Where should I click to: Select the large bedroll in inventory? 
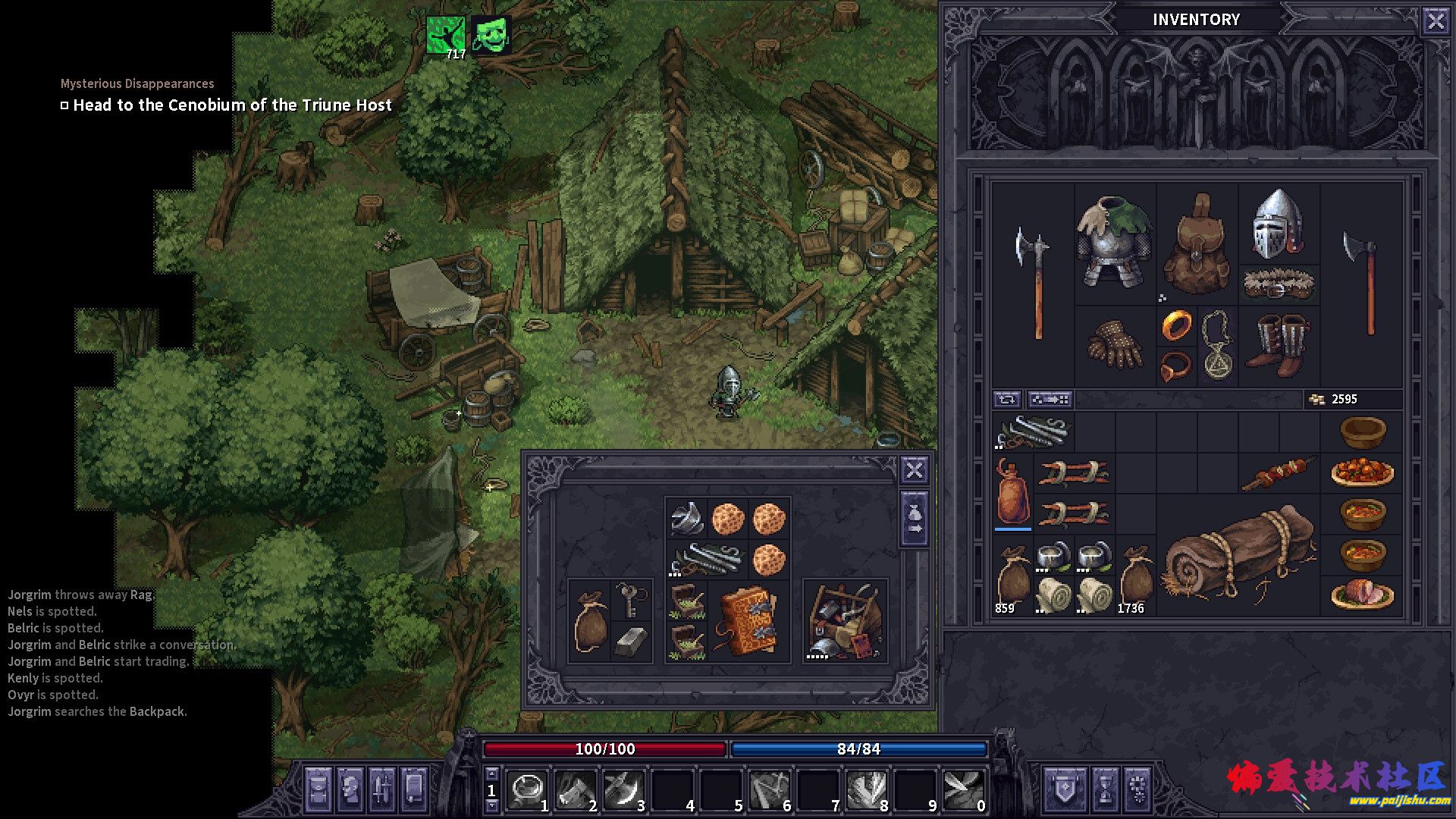click(1241, 557)
